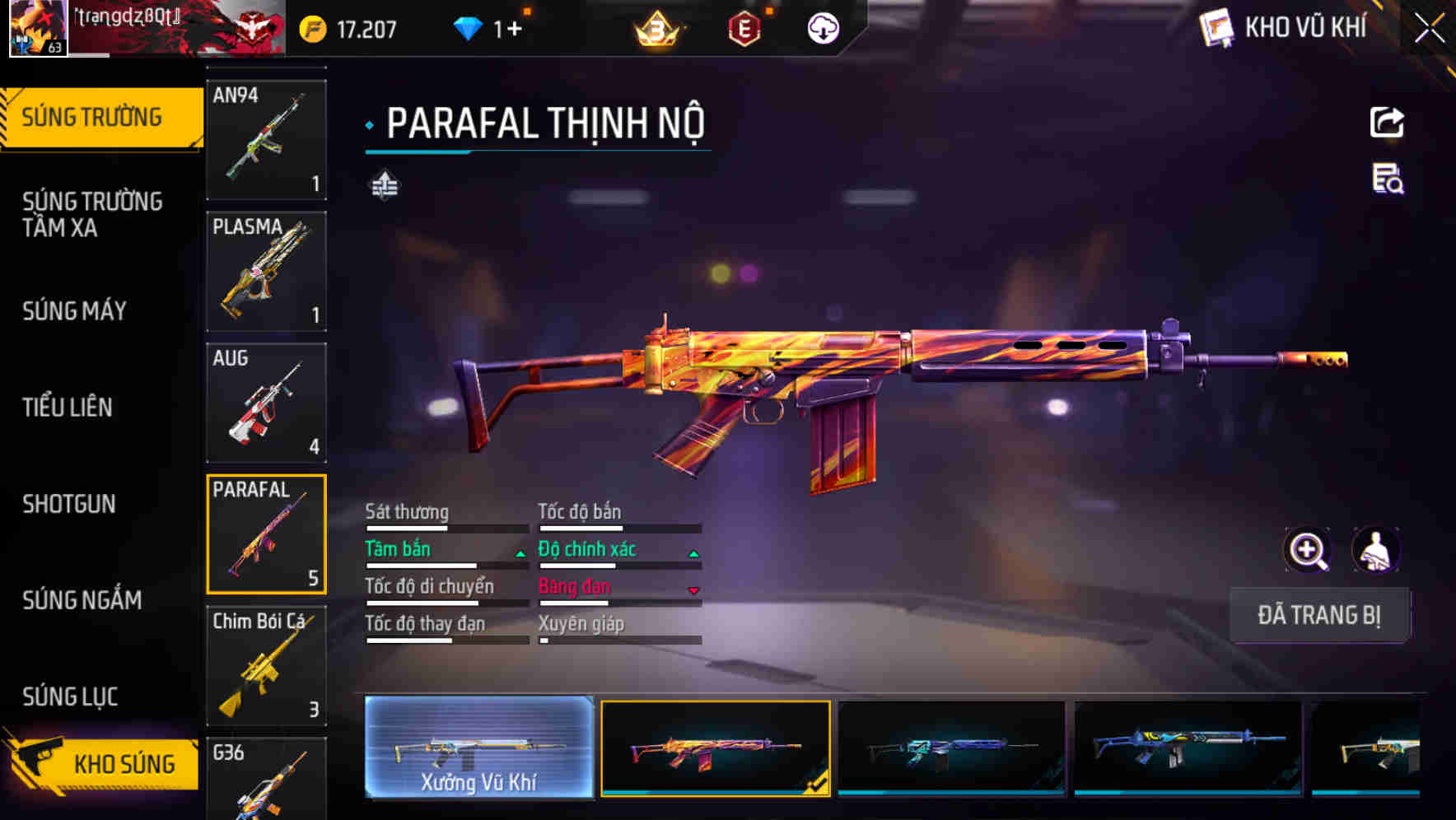Expand the green up arrow next to Tầm bắn

coord(520,553)
